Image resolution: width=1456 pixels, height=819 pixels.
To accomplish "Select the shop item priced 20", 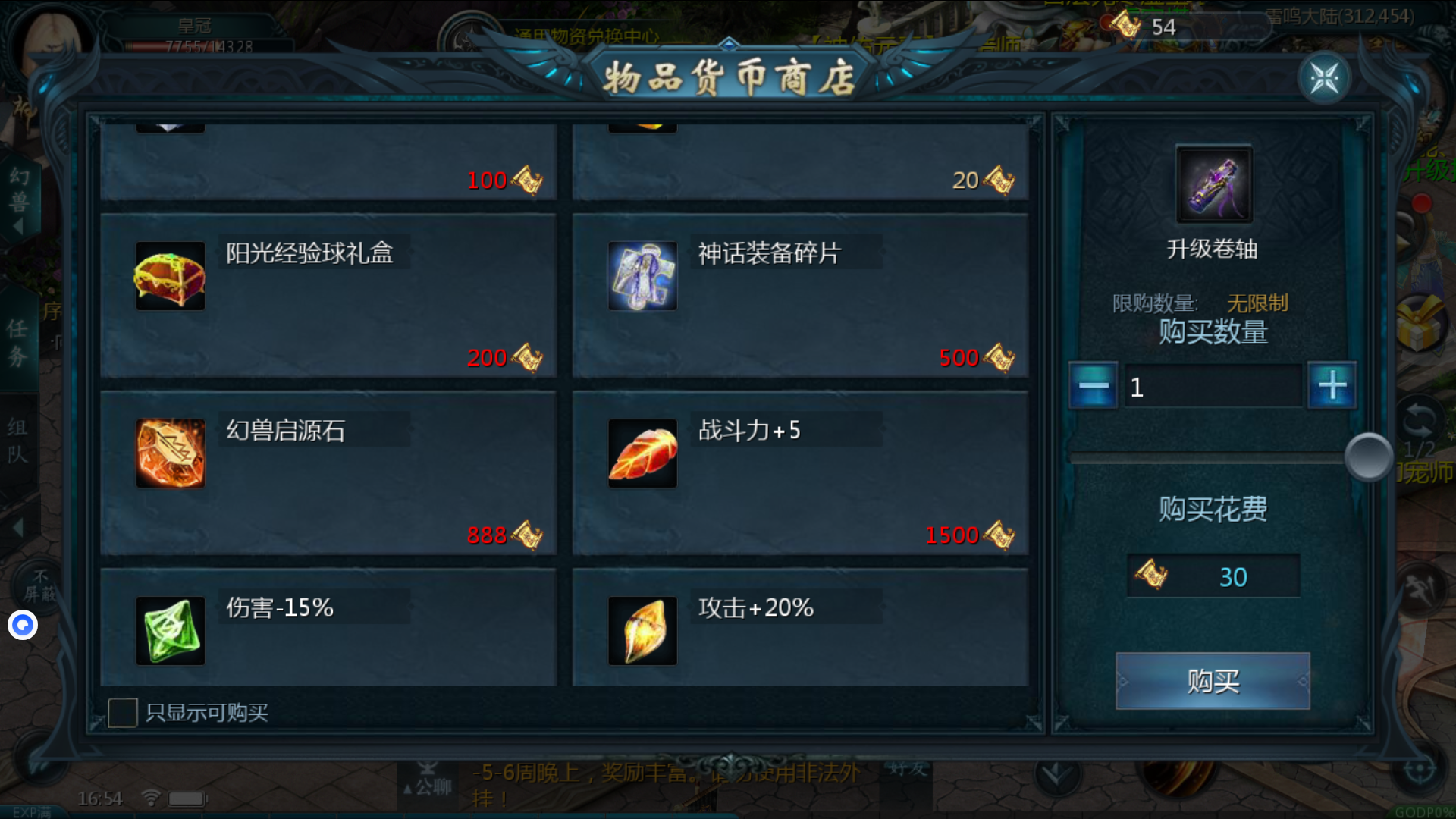I will (x=800, y=162).
